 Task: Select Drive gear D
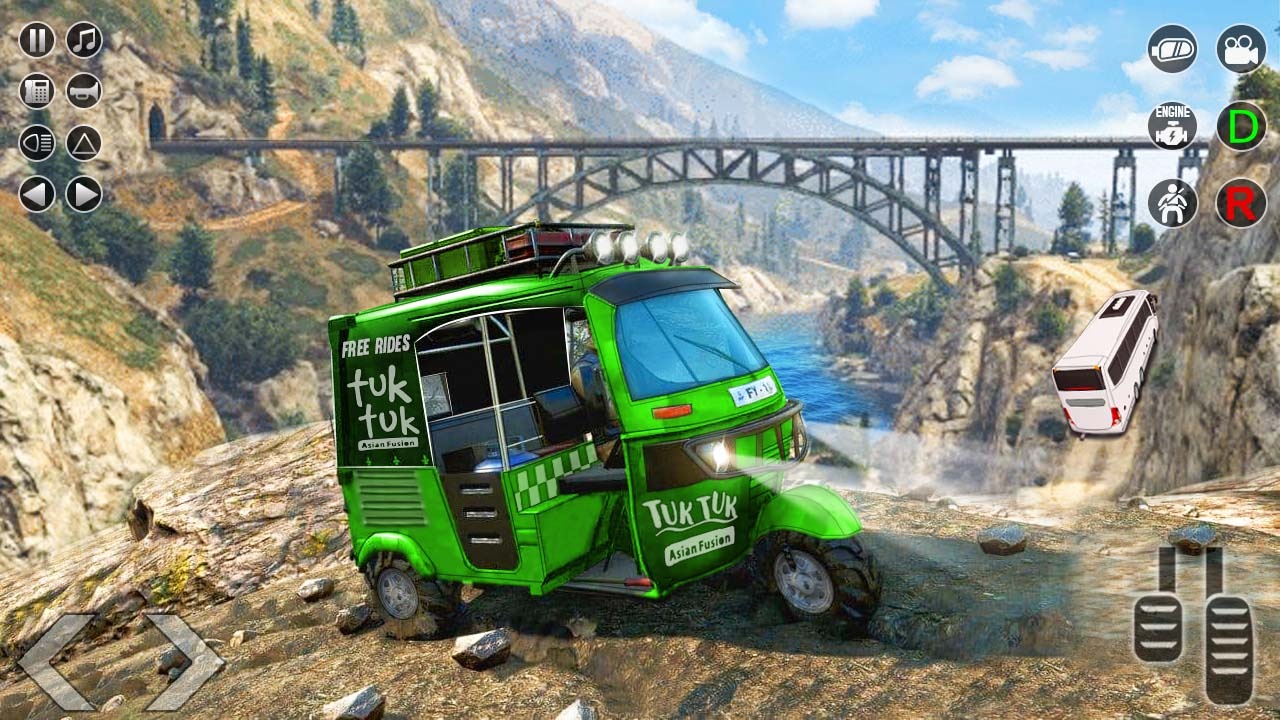(1240, 125)
